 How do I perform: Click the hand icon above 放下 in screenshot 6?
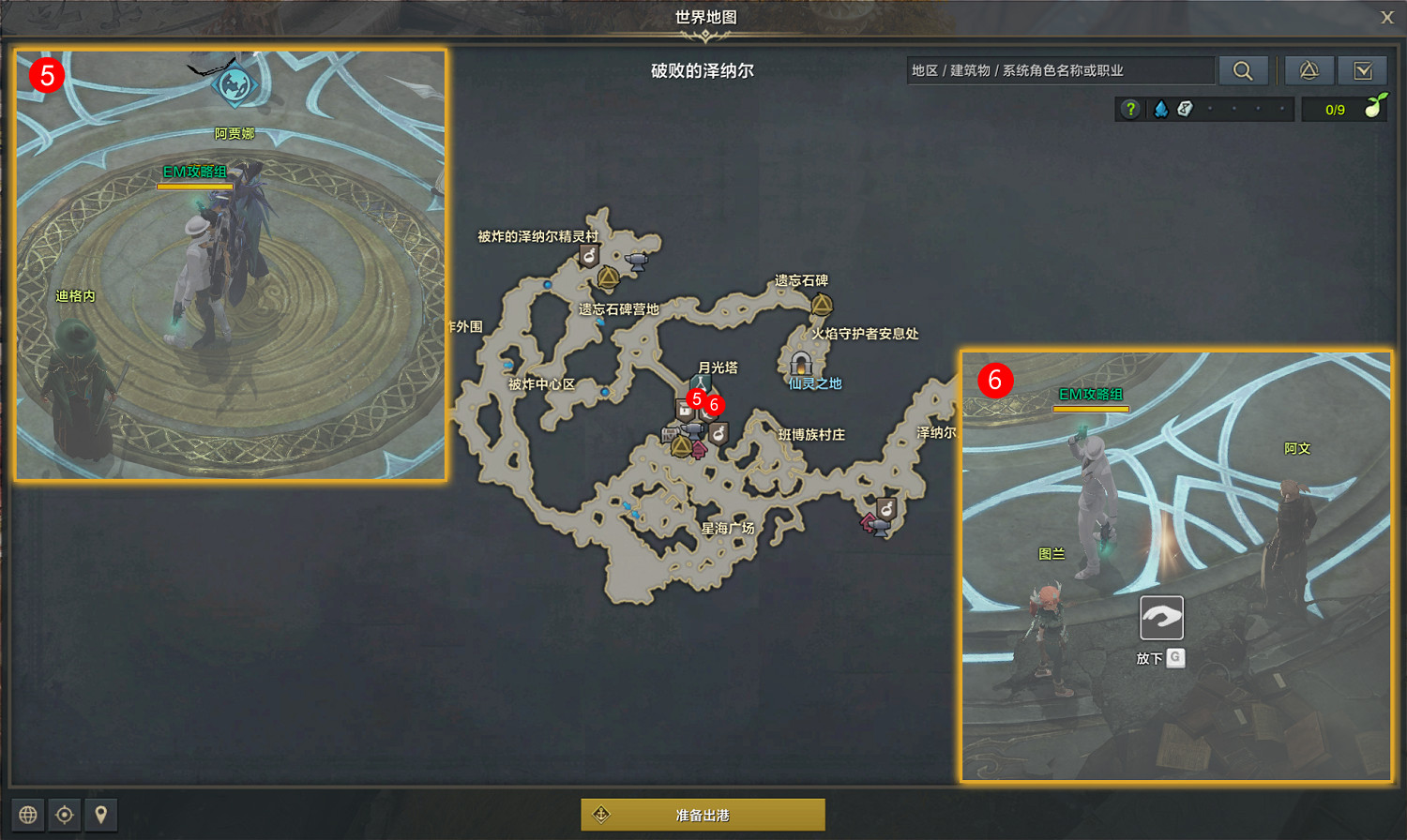pos(1161,618)
